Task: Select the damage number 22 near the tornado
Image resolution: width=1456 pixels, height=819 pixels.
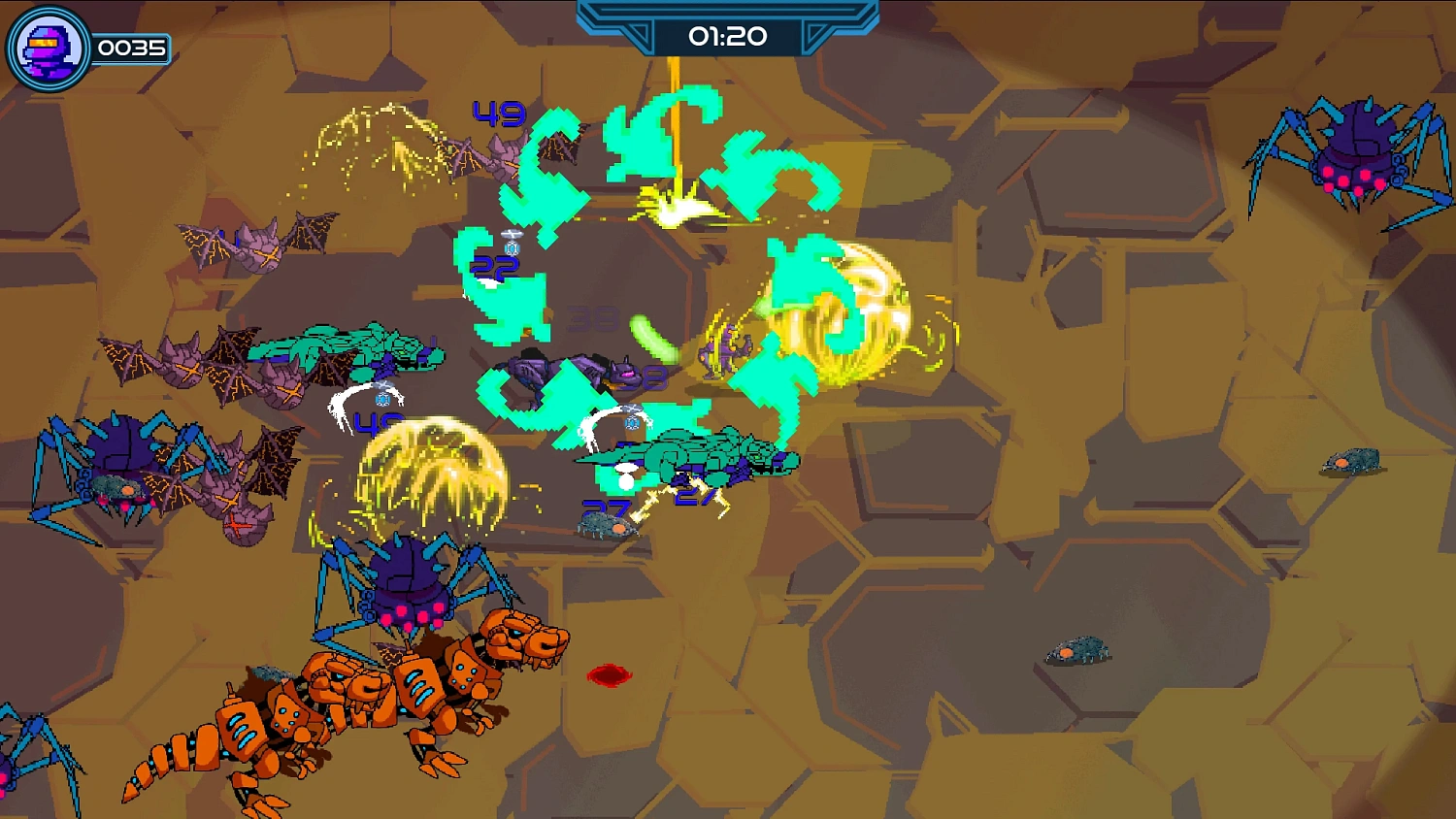Action: (x=493, y=264)
